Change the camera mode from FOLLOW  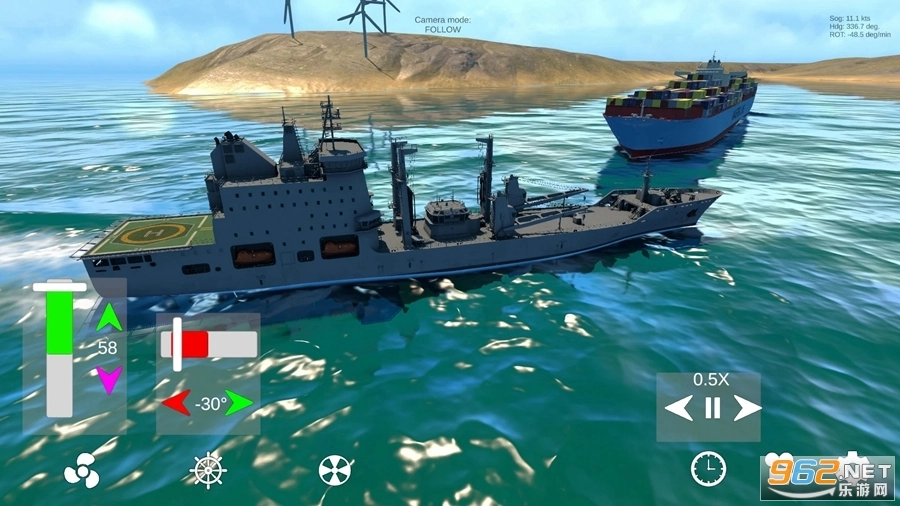[x=443, y=25]
